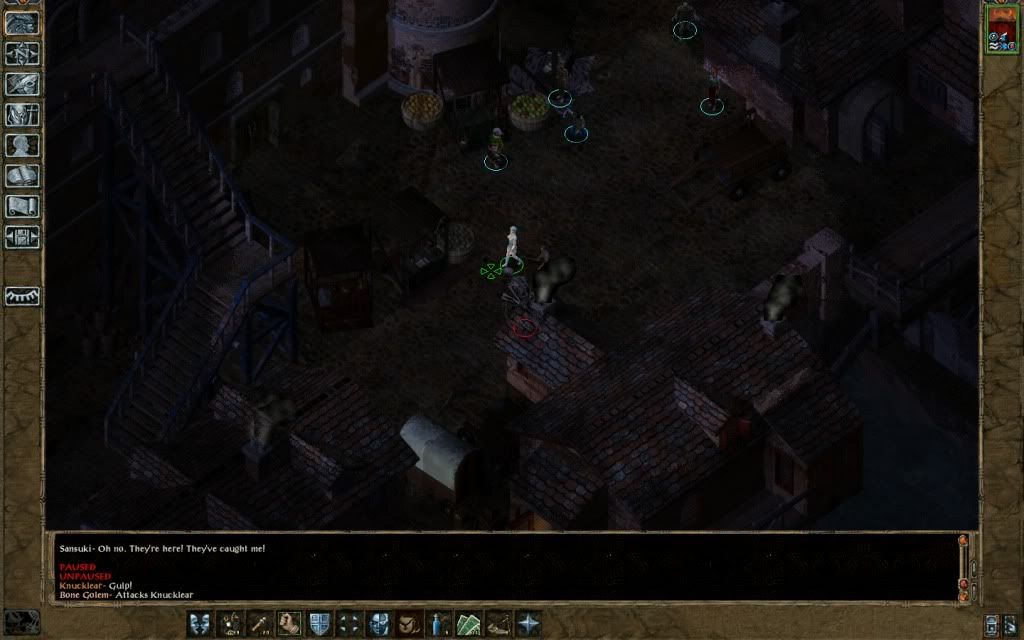Image resolution: width=1024 pixels, height=640 pixels.
Task: Select the fist weapon slot
Action: point(290,623)
